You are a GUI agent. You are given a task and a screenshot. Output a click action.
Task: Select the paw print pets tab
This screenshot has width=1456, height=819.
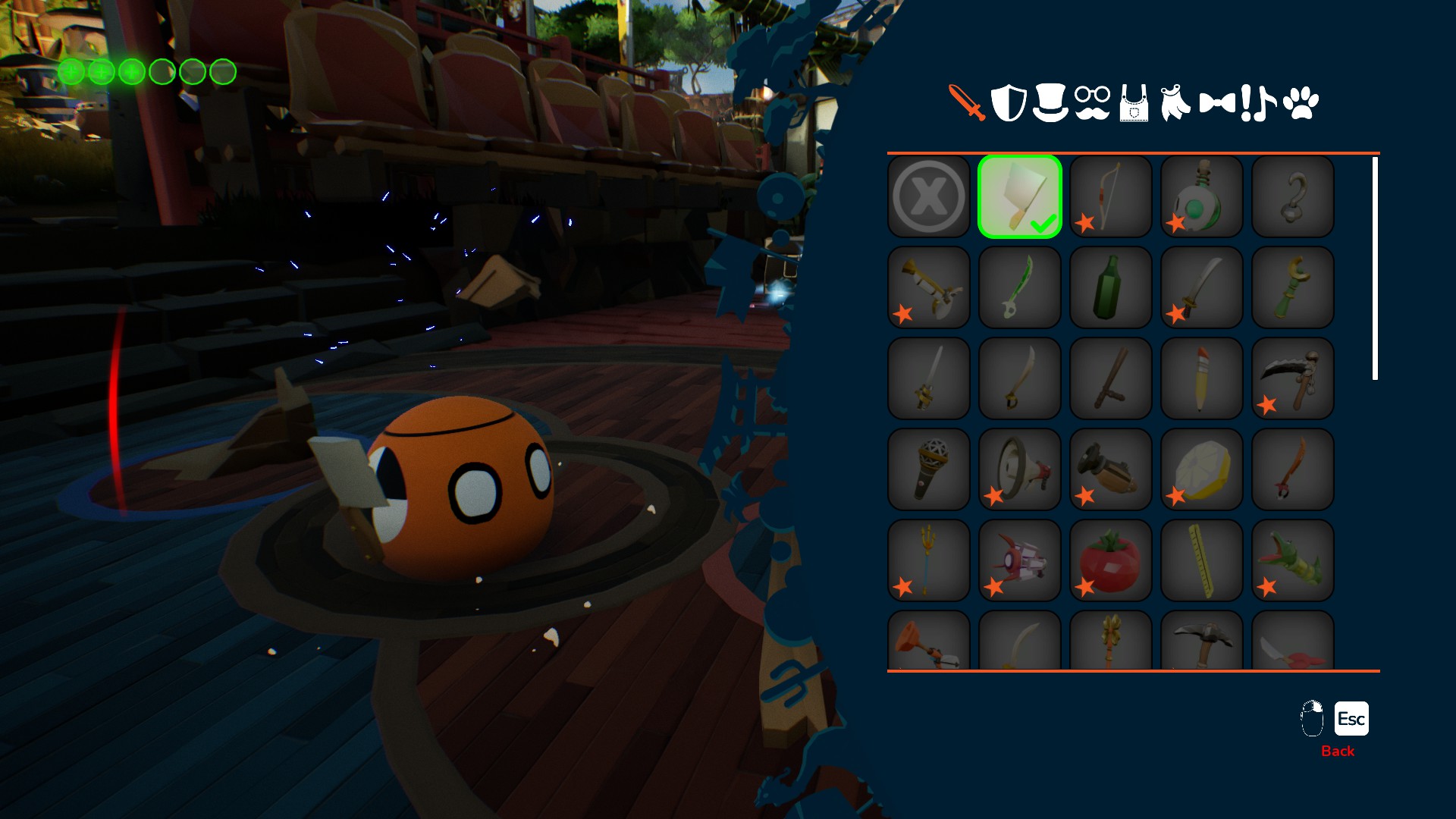tap(1301, 102)
